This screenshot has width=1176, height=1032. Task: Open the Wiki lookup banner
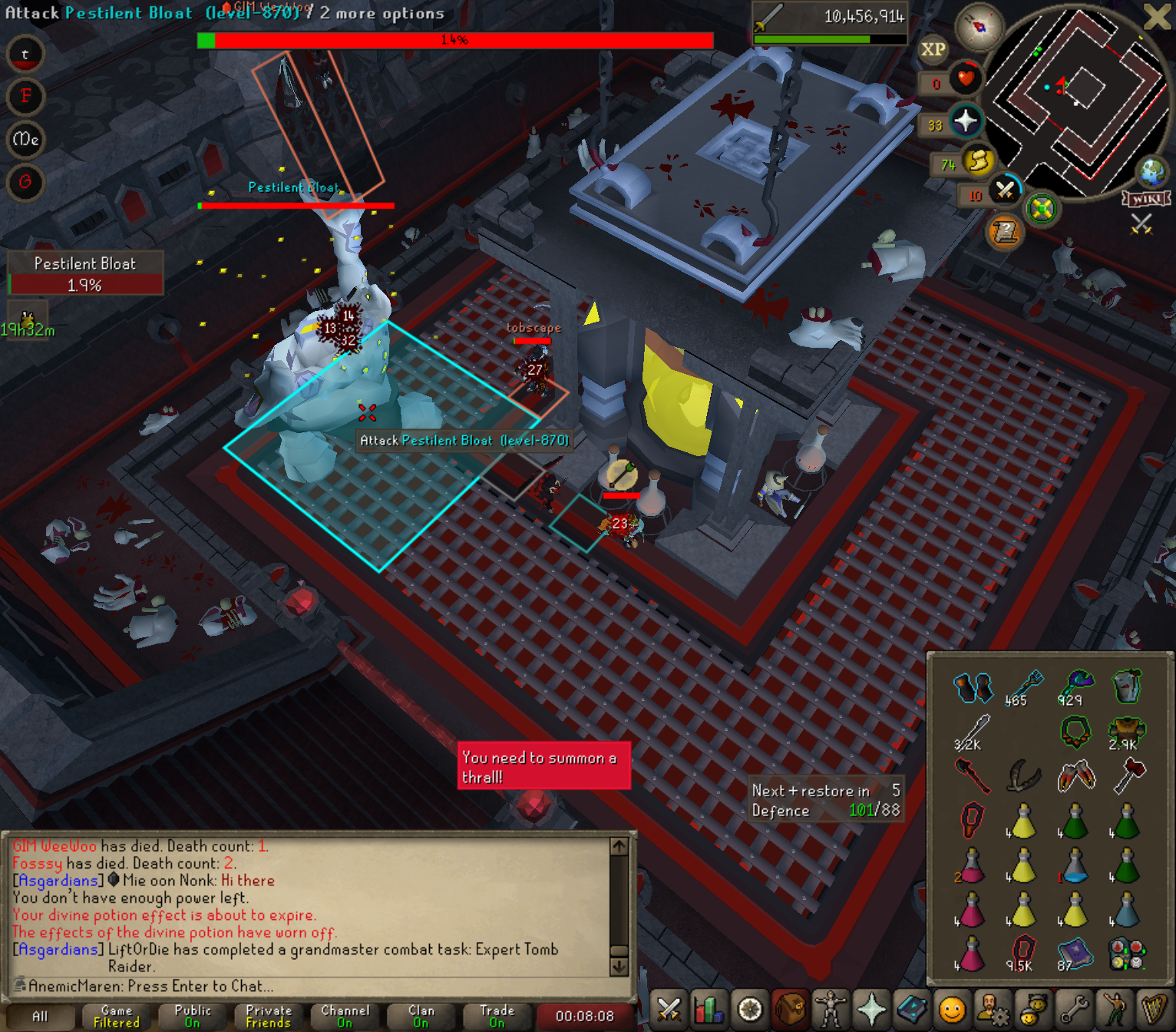[1146, 199]
